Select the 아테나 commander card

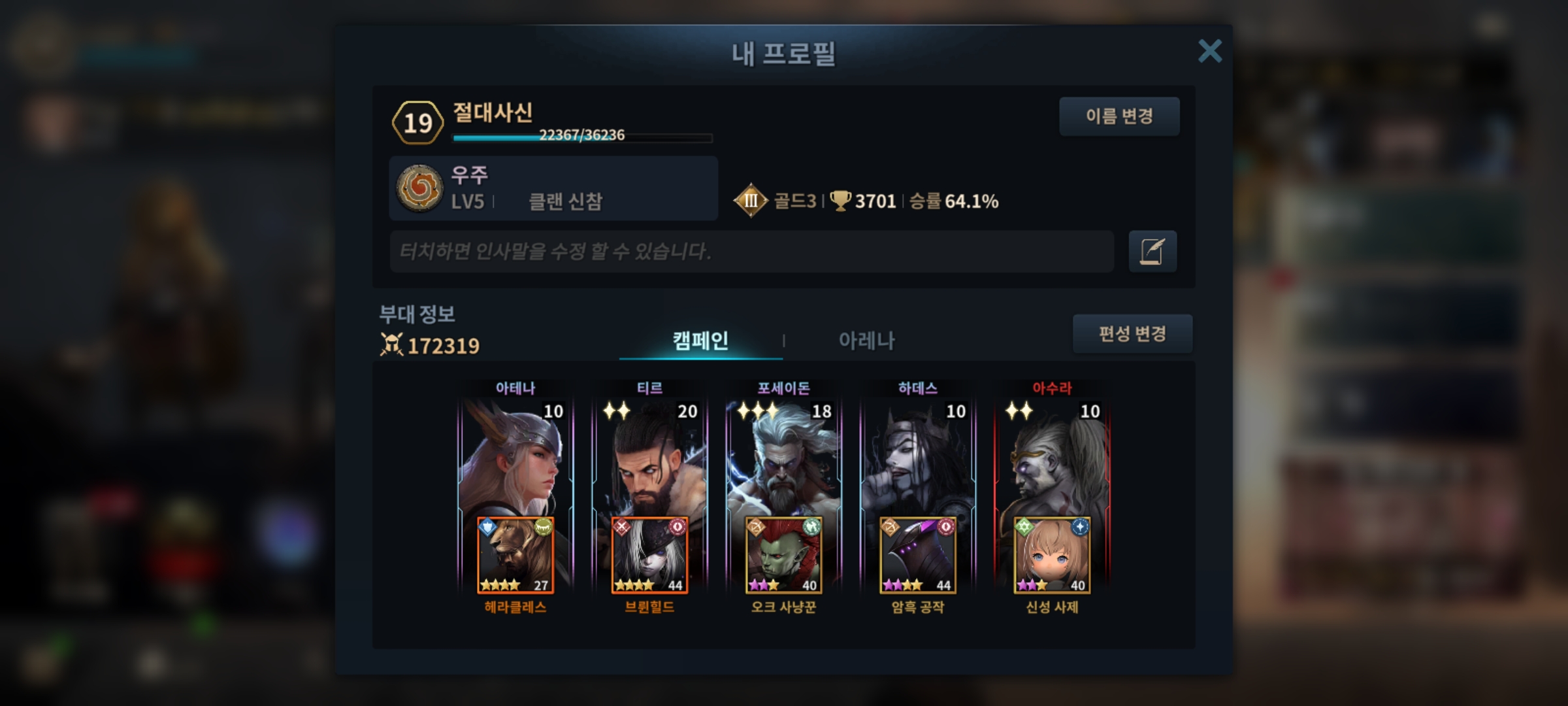click(x=515, y=458)
